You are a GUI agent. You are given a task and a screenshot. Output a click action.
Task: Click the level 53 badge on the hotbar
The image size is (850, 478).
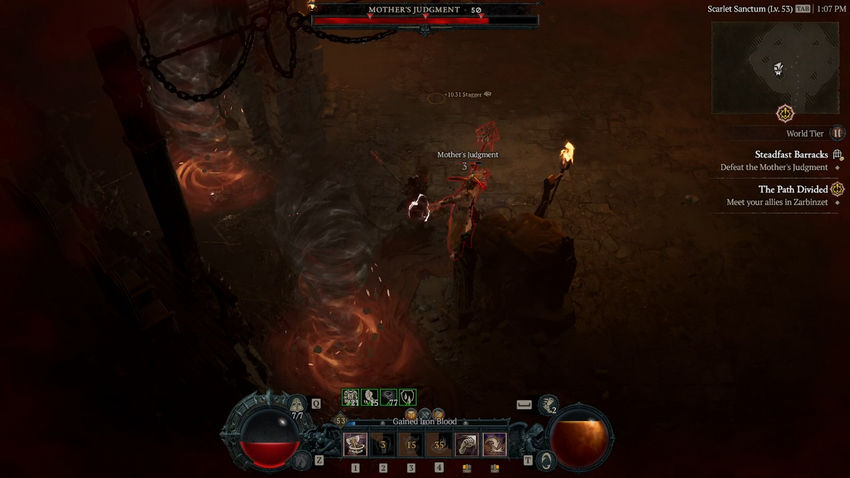pyautogui.click(x=340, y=421)
